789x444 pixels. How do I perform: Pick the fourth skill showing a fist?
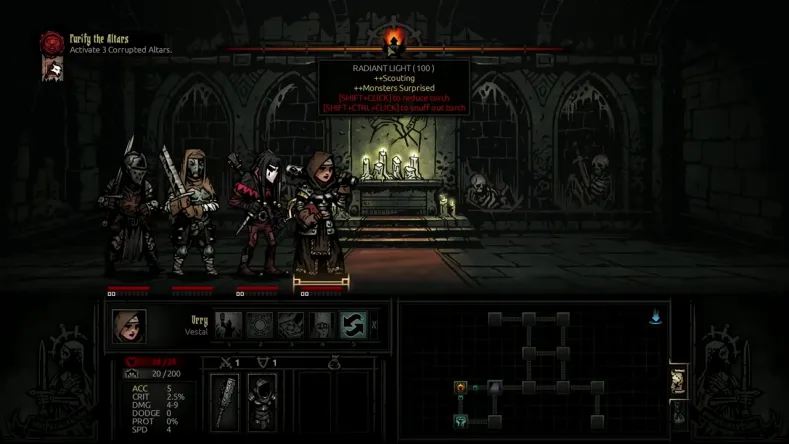click(321, 325)
